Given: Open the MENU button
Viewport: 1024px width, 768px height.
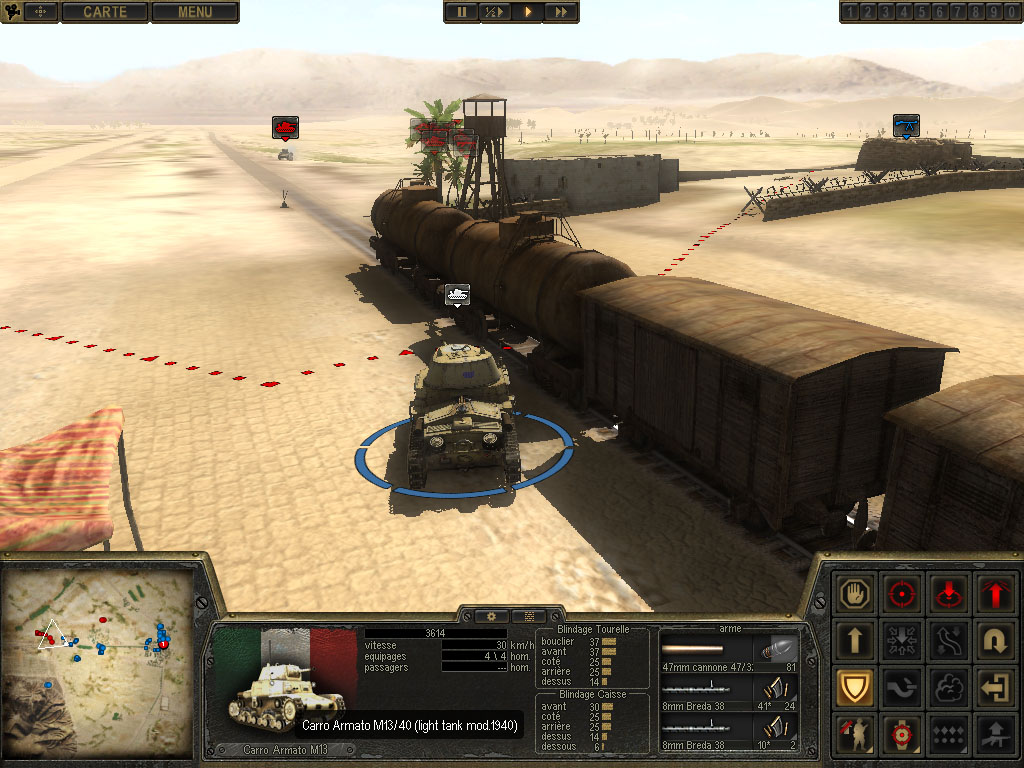Looking at the screenshot, I should tap(195, 12).
